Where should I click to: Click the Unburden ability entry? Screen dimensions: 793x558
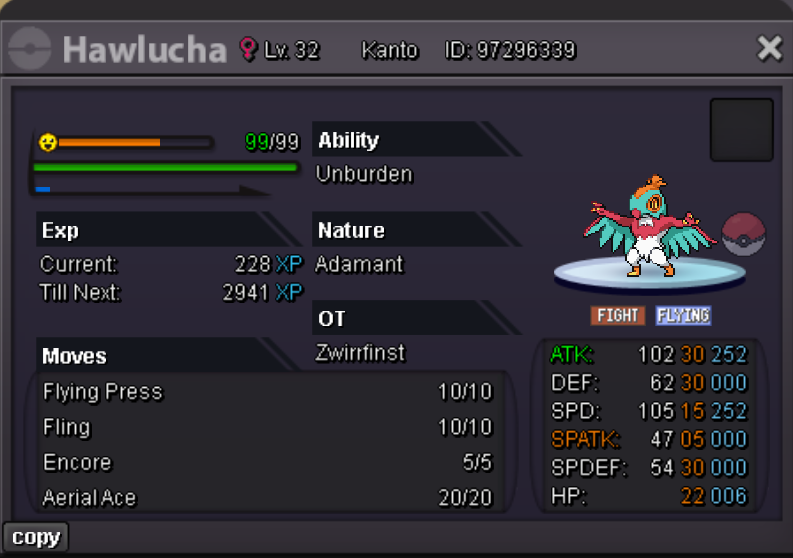(364, 174)
